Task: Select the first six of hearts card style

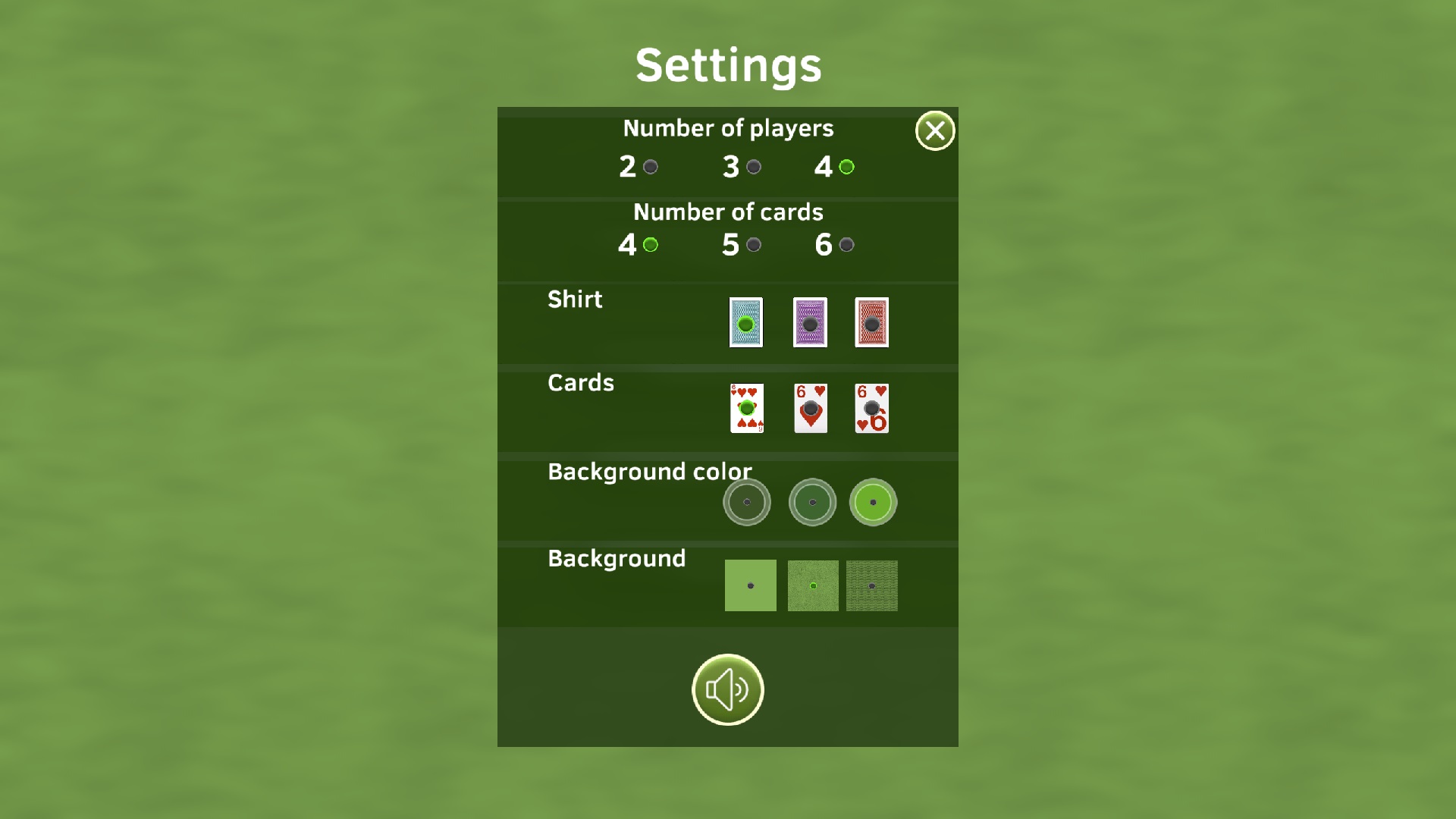Action: [x=745, y=409]
